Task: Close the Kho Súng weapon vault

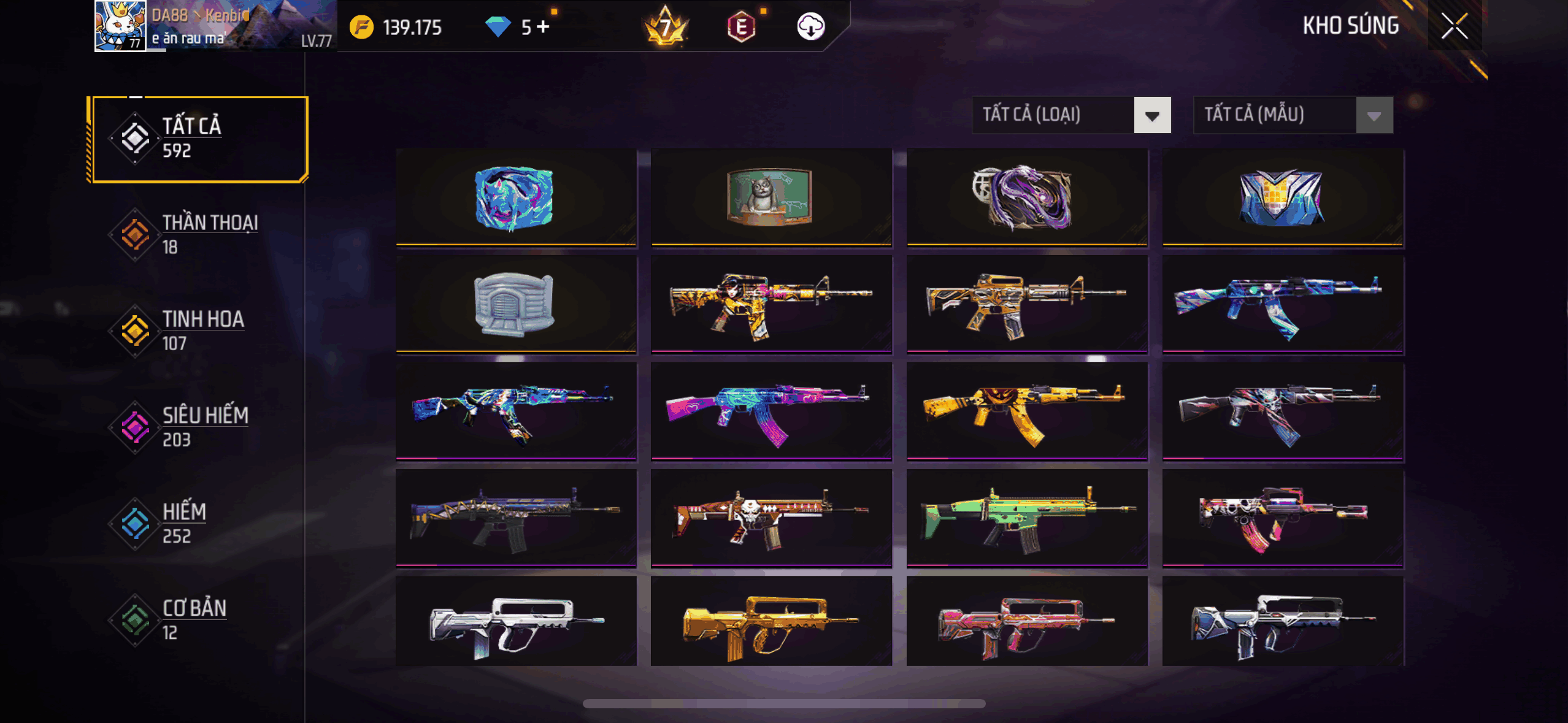Action: point(1454,26)
